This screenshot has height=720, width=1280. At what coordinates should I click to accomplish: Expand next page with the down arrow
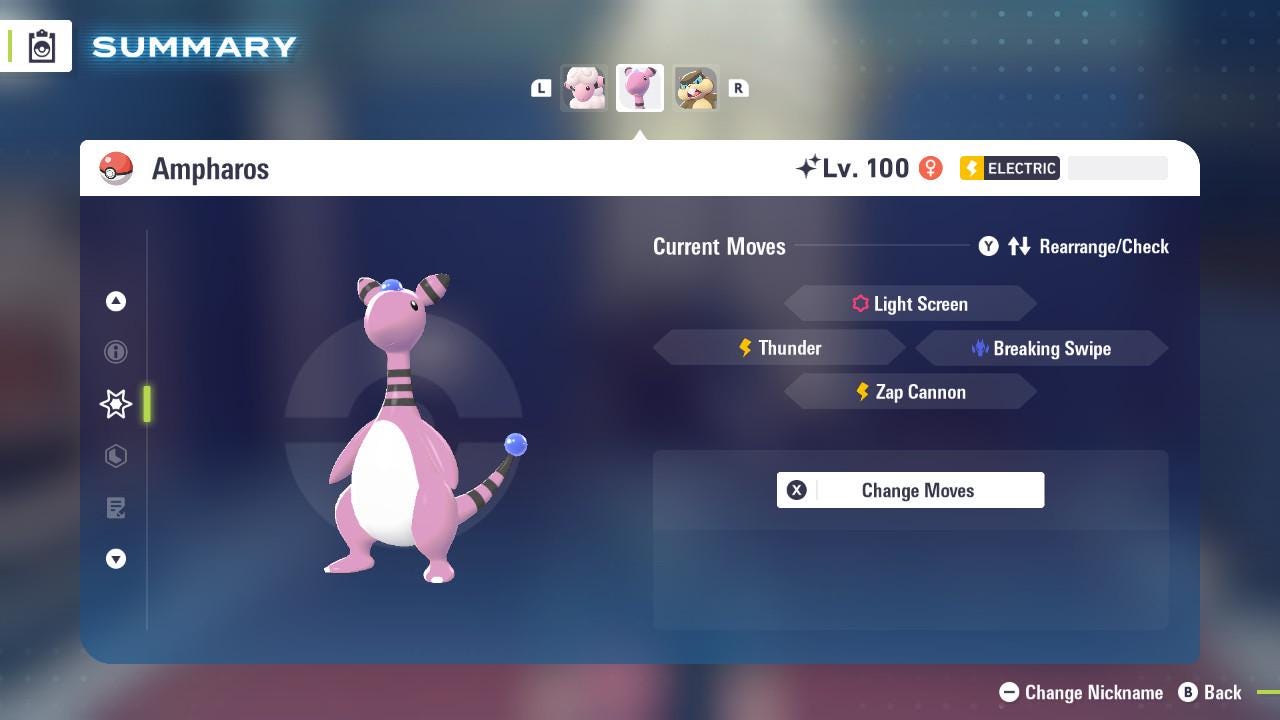116,559
